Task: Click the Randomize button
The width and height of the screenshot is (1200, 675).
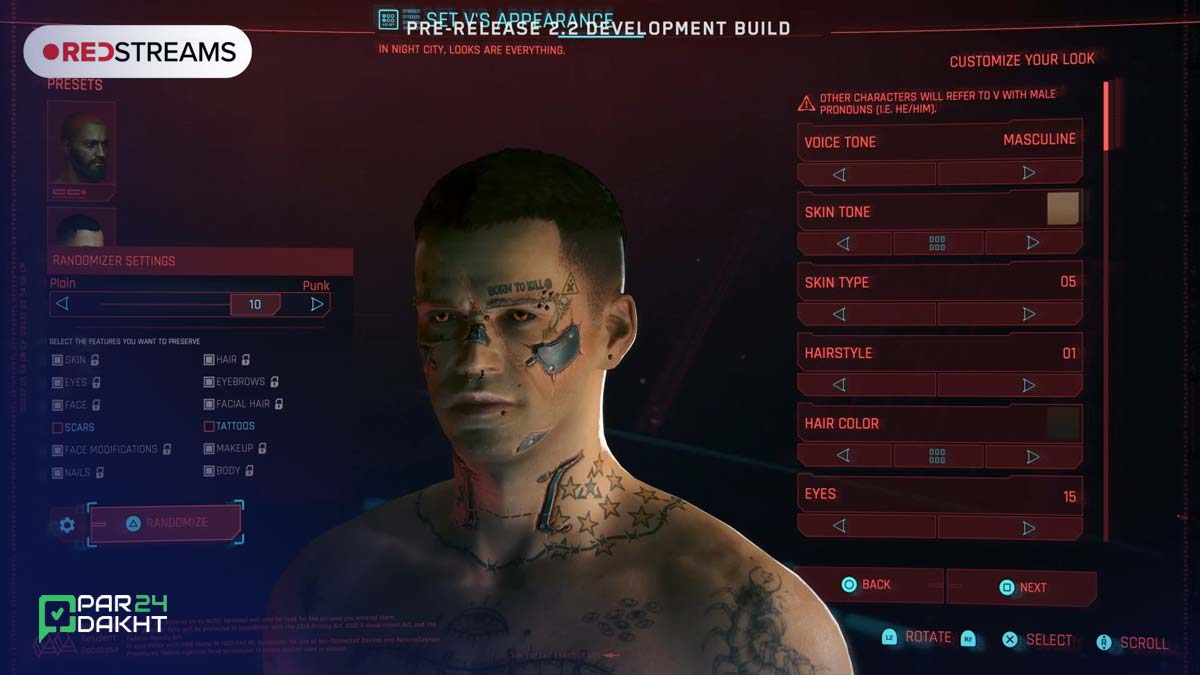Action: click(x=166, y=523)
